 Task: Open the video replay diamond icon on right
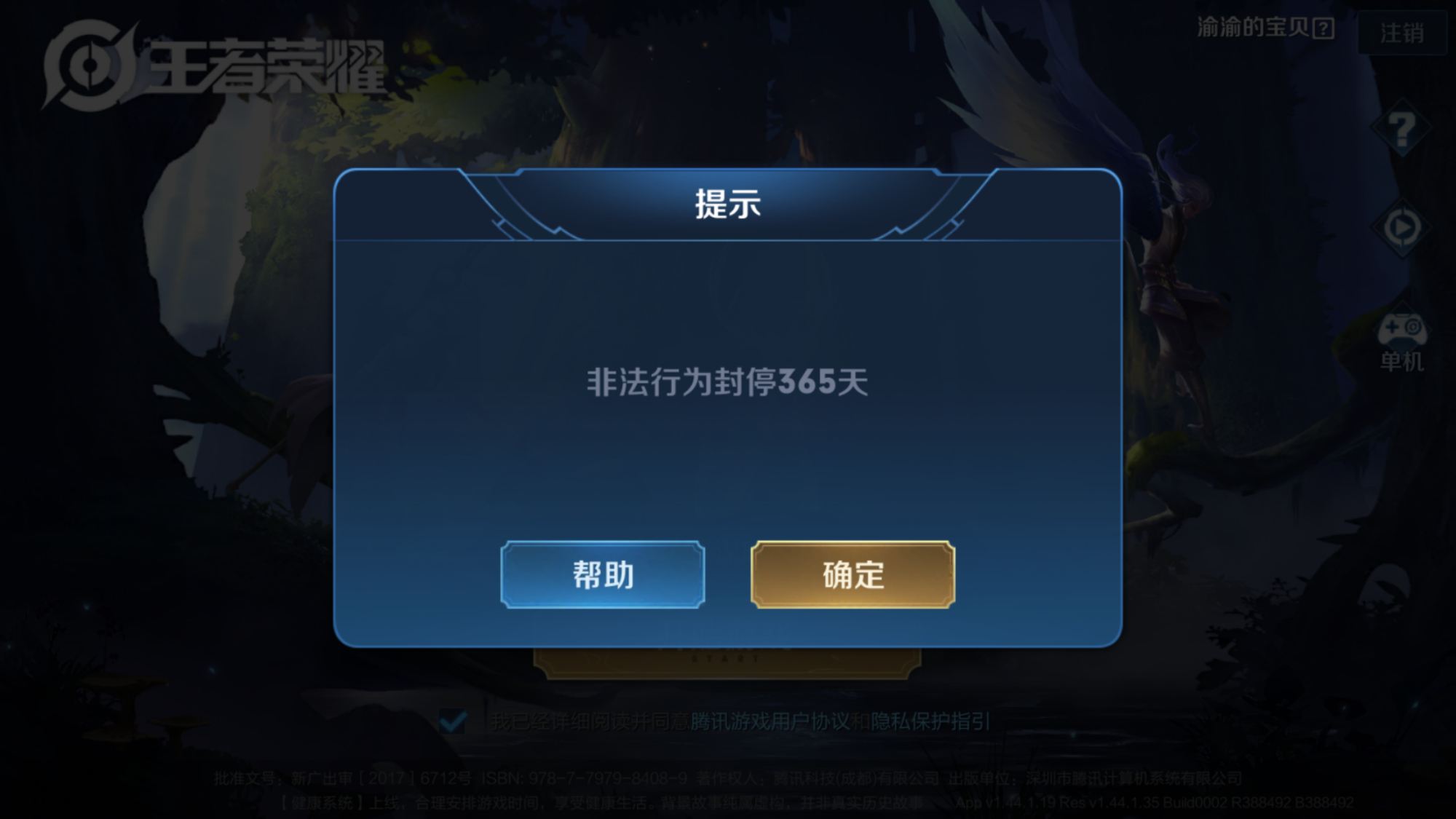[x=1401, y=228]
